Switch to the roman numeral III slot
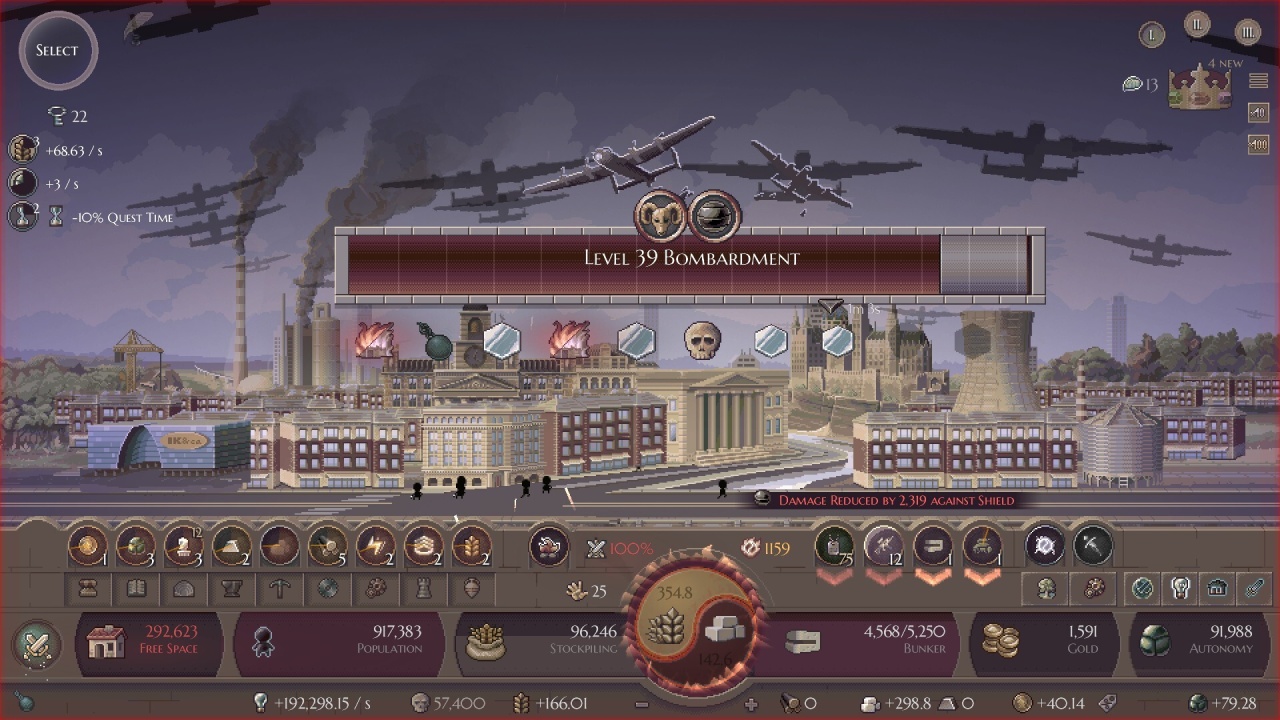 click(x=1247, y=33)
